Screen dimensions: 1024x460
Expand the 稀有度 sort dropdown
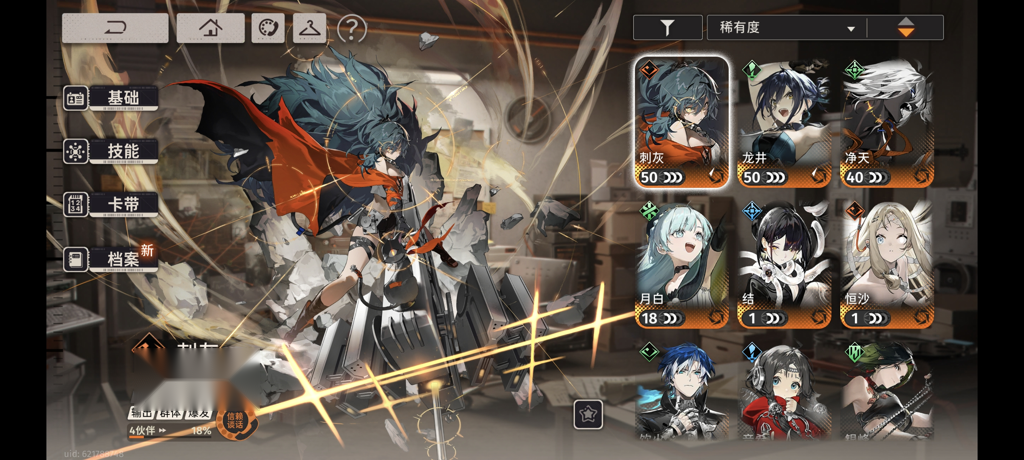[787, 28]
